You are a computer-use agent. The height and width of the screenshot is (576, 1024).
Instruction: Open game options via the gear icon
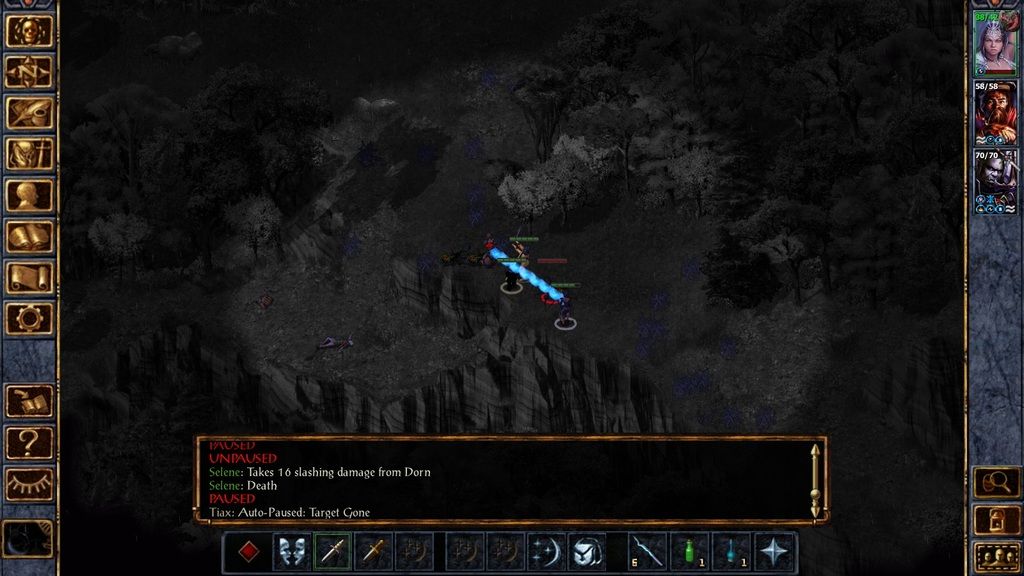click(x=29, y=318)
